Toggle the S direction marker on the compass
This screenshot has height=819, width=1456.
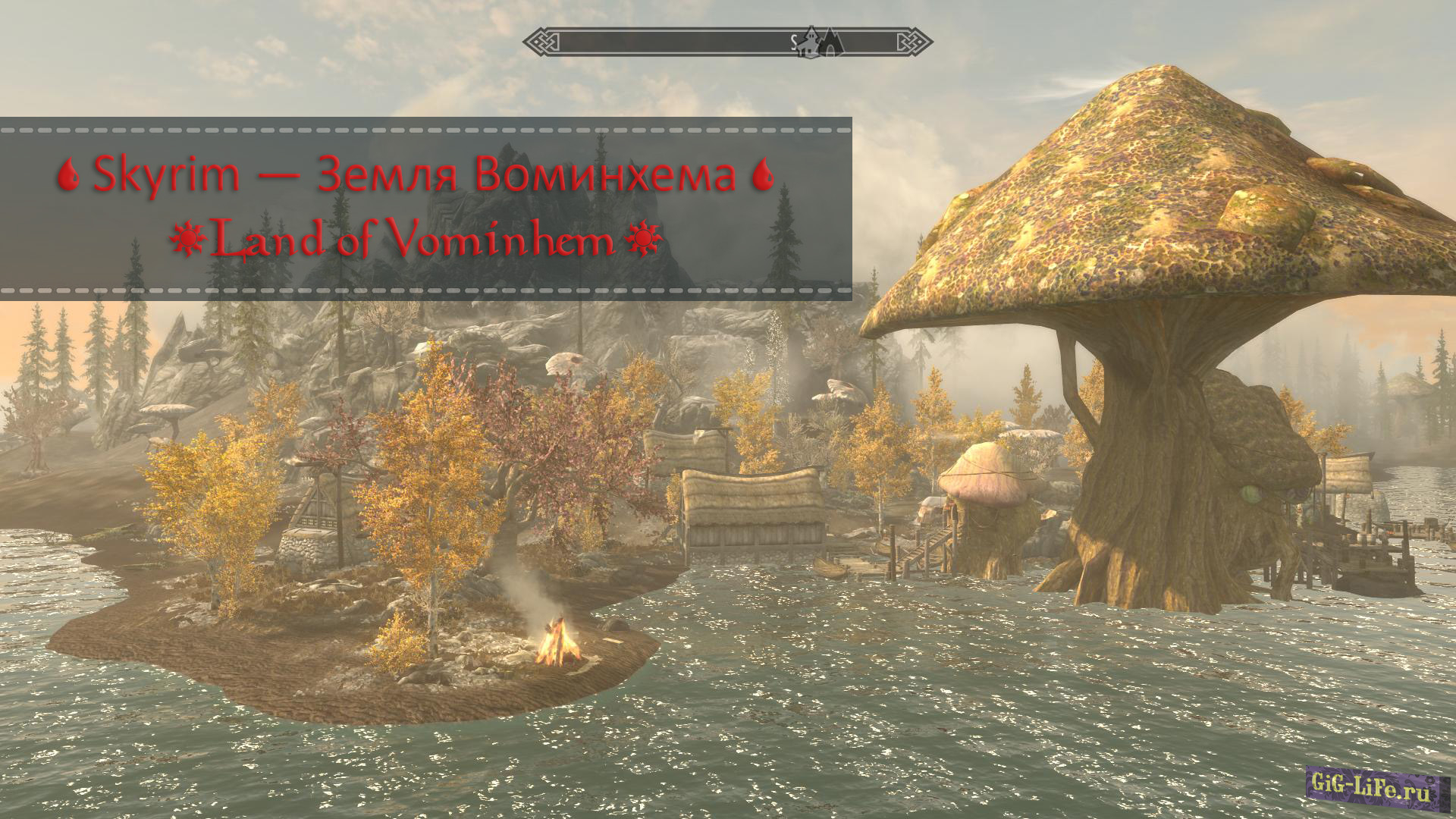point(794,41)
